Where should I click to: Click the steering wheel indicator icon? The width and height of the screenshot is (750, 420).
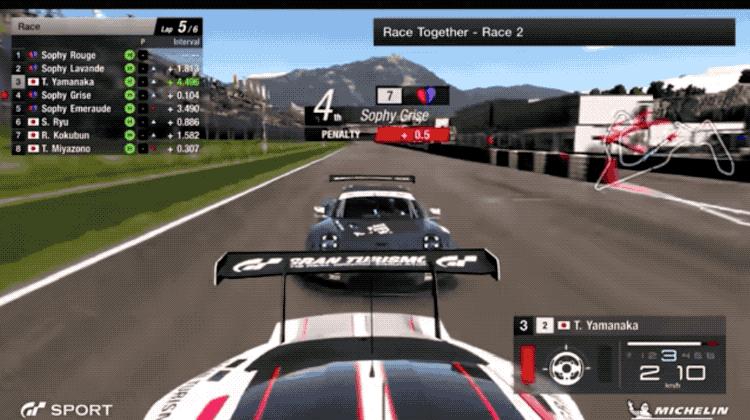[565, 366]
